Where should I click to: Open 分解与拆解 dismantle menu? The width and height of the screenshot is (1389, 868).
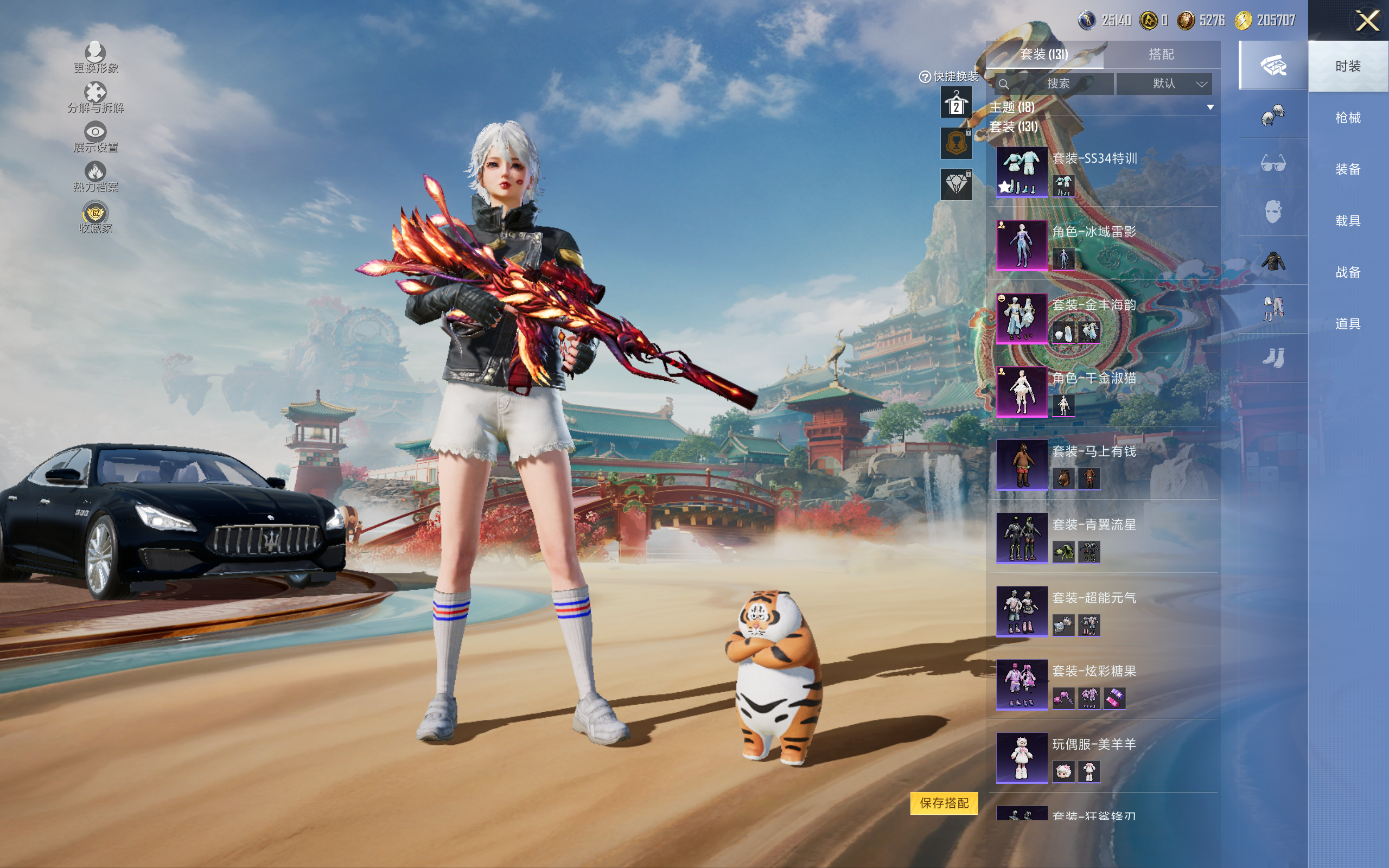[95, 97]
